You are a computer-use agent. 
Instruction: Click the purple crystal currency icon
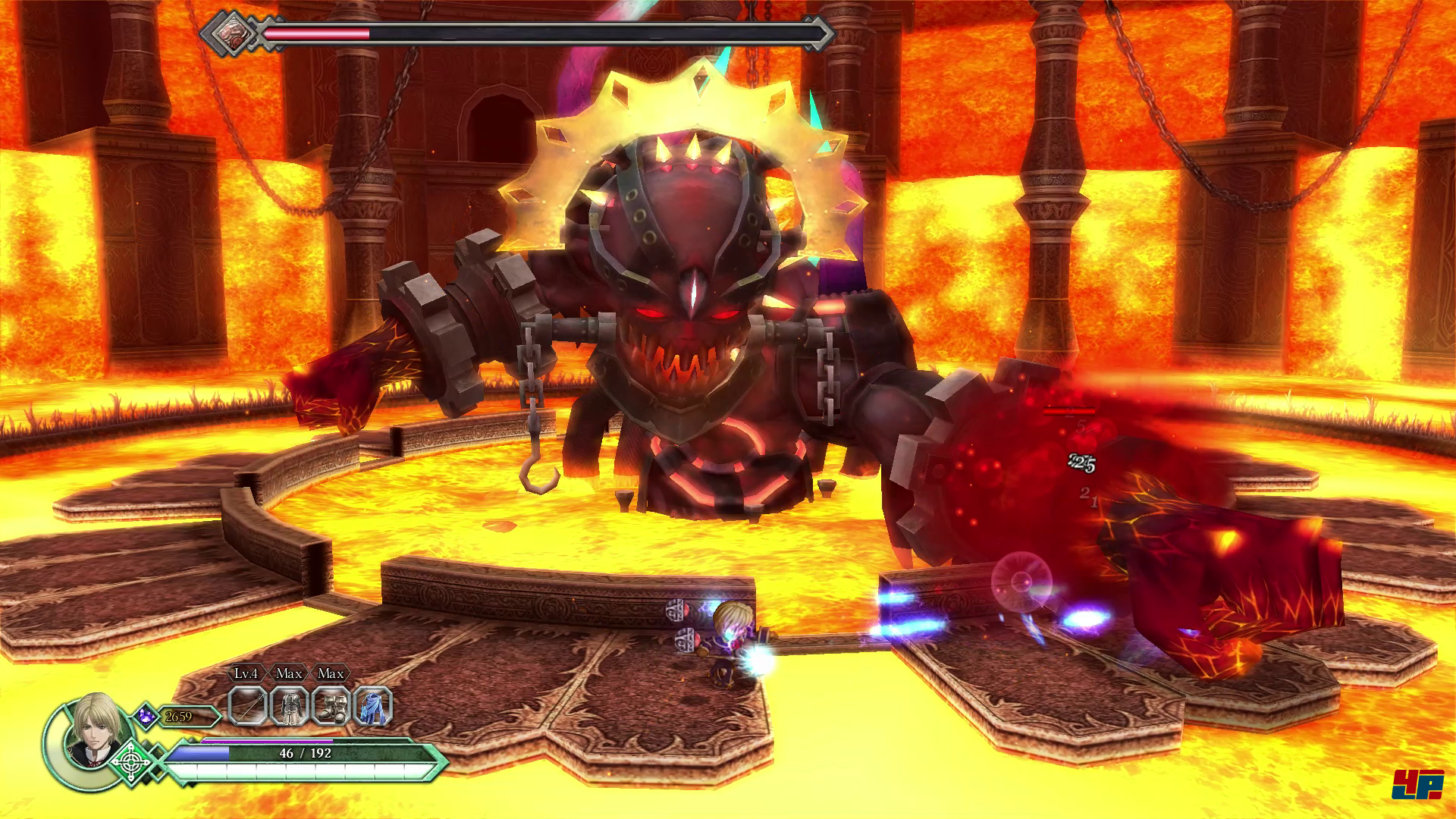pos(146,716)
